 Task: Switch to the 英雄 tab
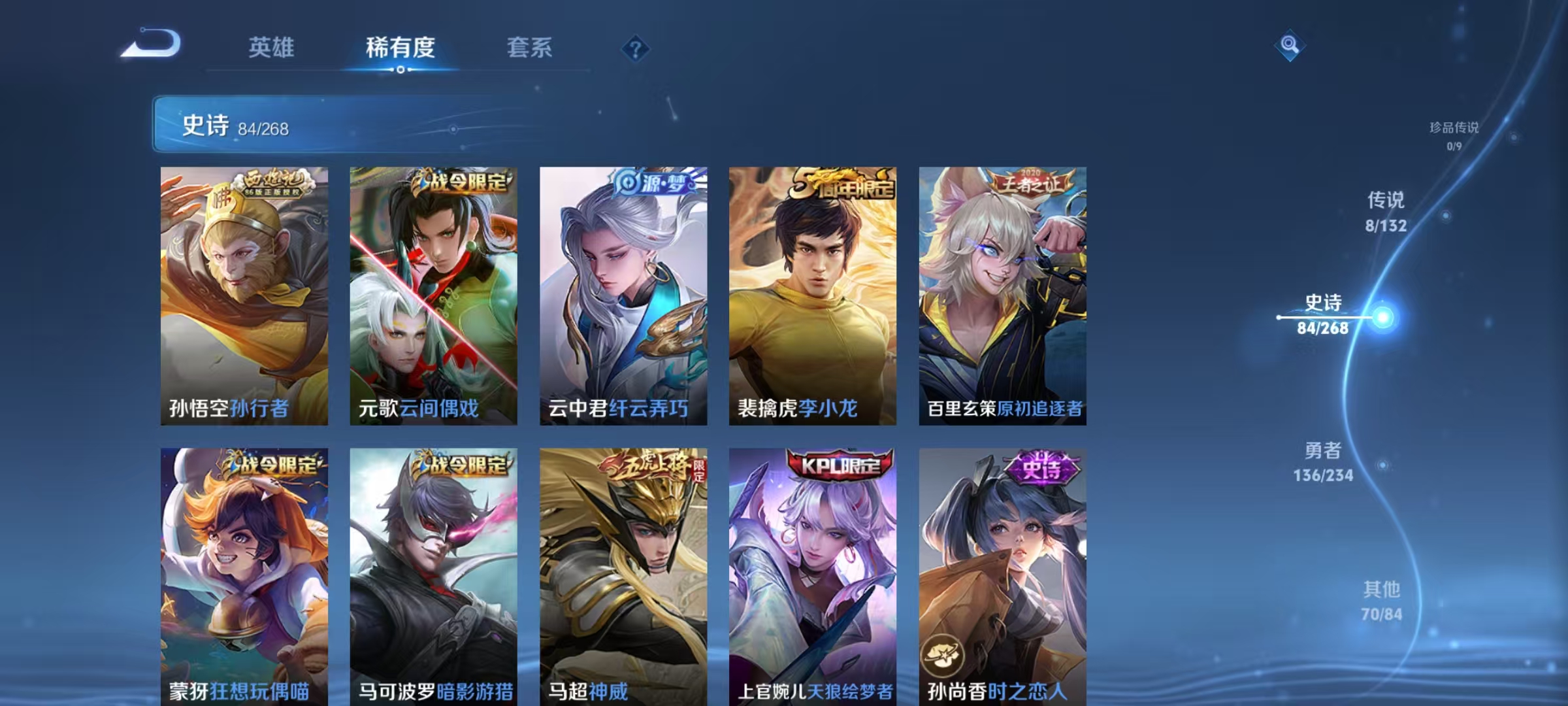(x=272, y=48)
